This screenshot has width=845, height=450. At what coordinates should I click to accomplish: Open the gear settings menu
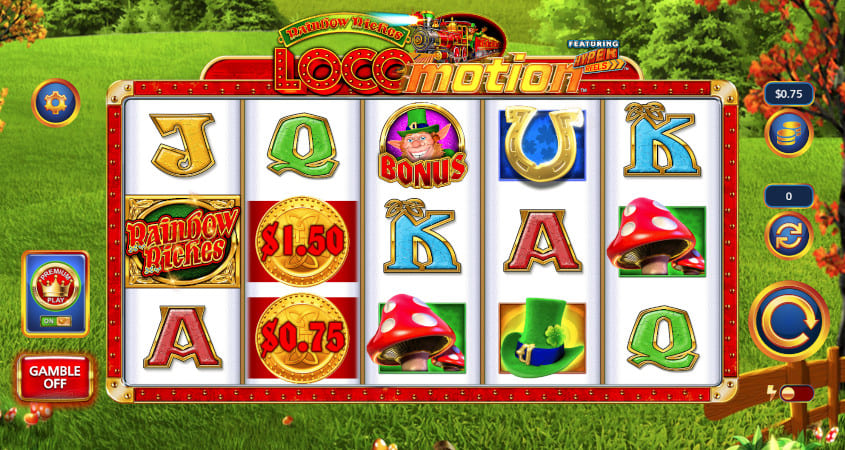tap(55, 102)
